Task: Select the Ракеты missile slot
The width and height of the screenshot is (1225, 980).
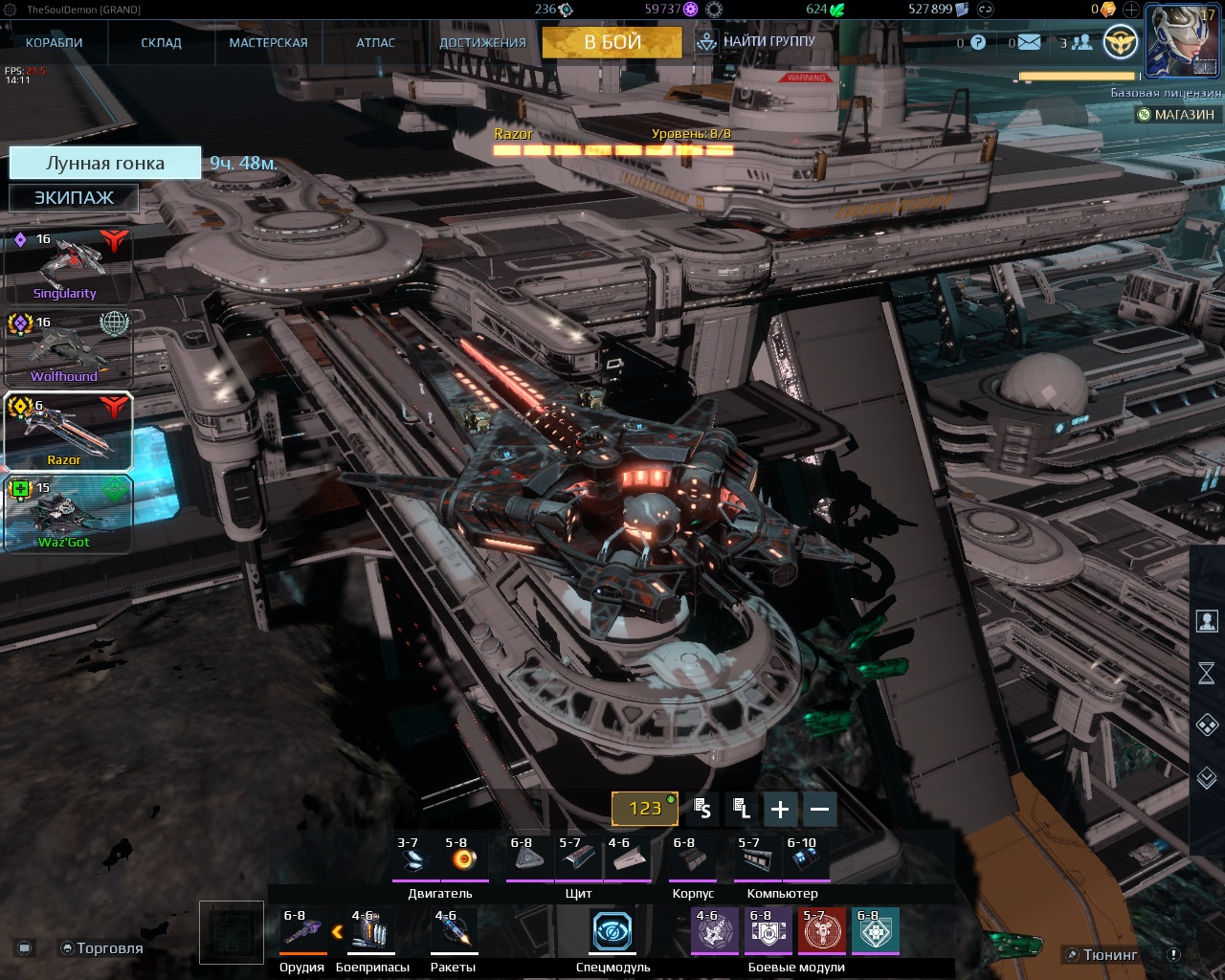Action: [x=453, y=930]
